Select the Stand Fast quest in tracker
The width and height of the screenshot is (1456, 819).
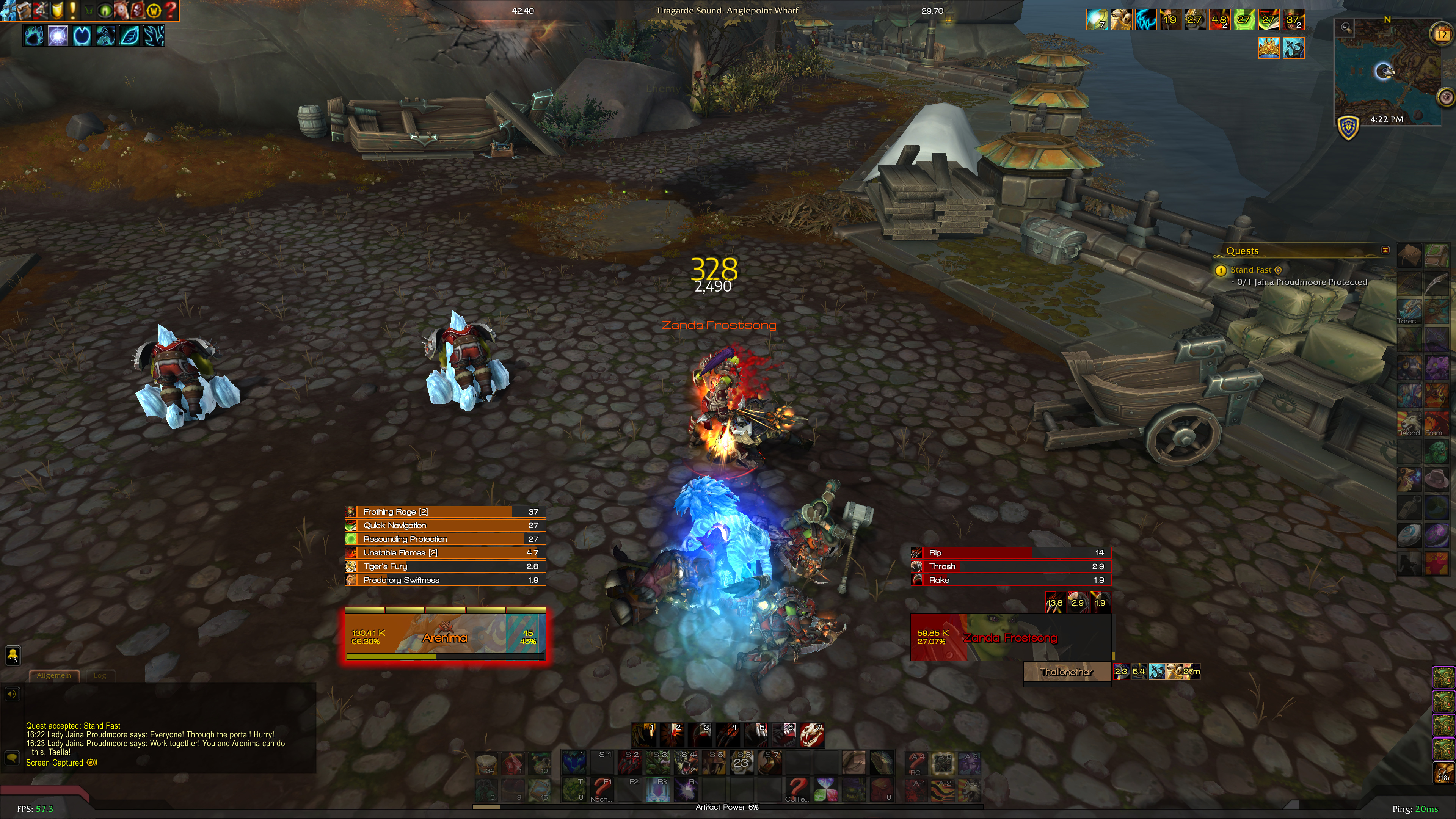click(x=1250, y=270)
